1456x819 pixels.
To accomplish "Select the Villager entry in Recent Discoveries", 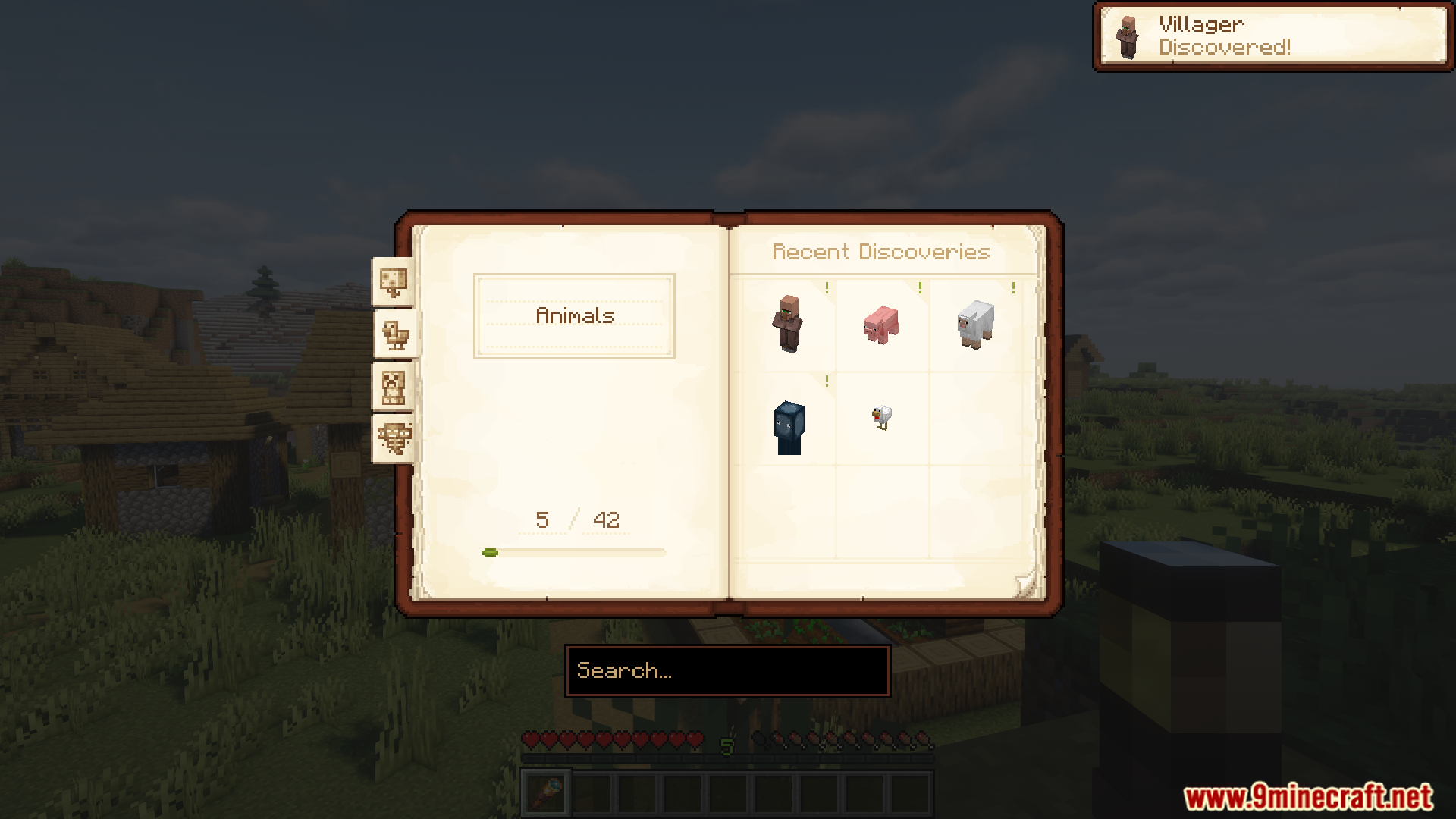I will [789, 325].
